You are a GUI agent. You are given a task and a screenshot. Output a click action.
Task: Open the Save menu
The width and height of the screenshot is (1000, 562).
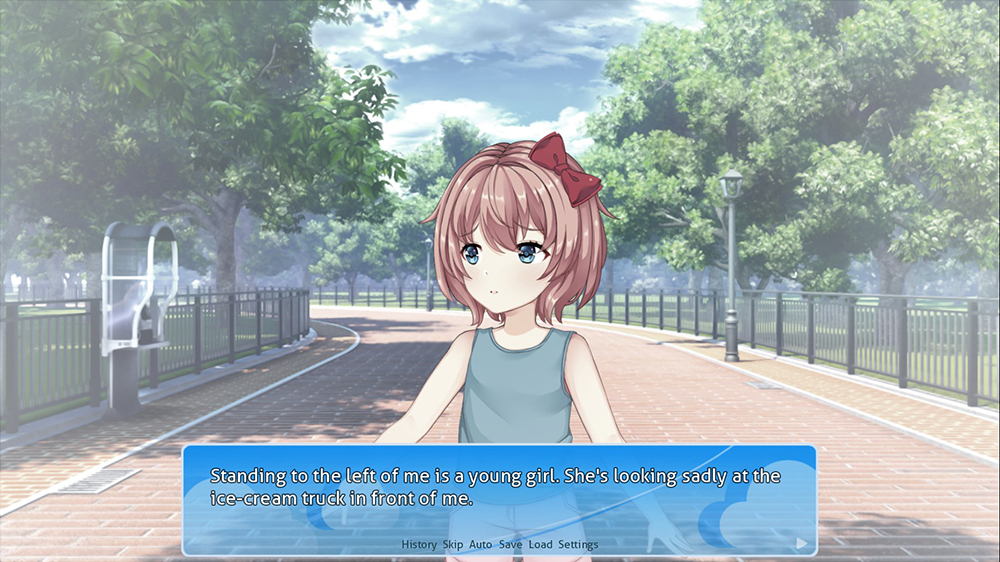pos(510,545)
